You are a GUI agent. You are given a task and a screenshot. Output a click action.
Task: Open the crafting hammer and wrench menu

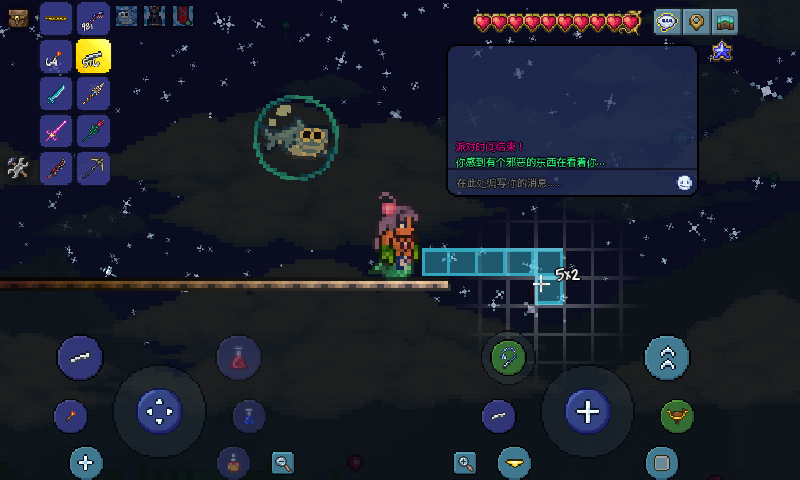17,168
